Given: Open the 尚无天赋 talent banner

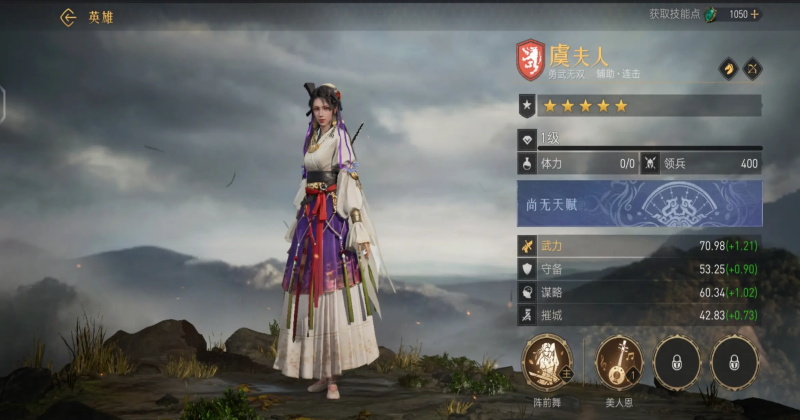Looking at the screenshot, I should (x=640, y=203).
